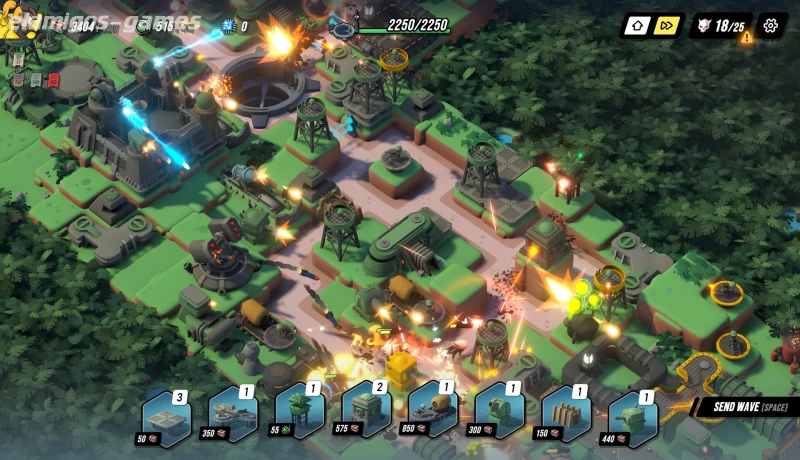
Task: Choose the 440-cost turret card
Action: point(633,412)
